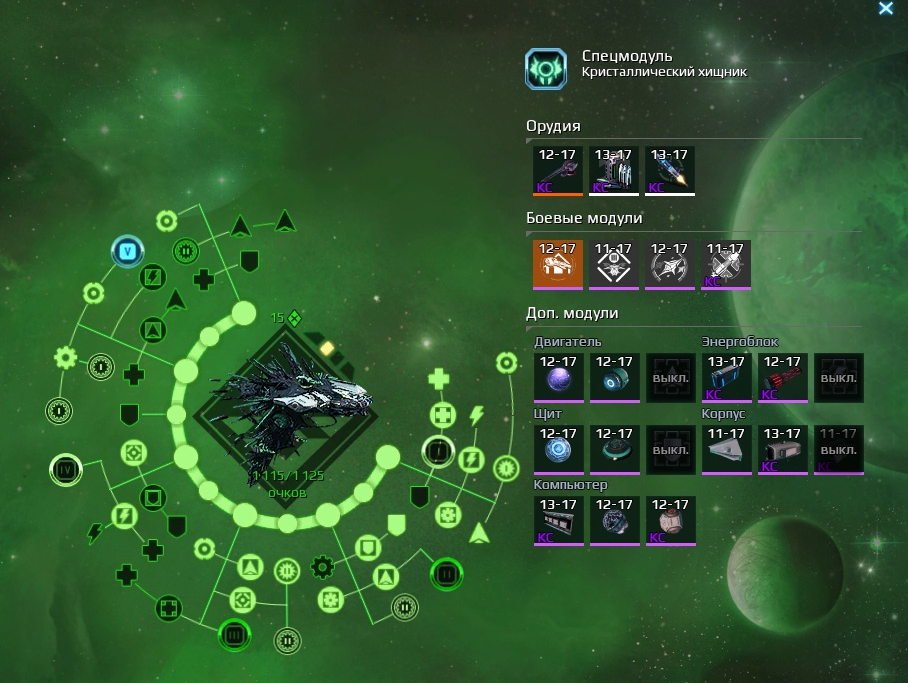The height and width of the screenshot is (683, 908).
Task: Select the rank III node at bottom
Action: pos(234,634)
